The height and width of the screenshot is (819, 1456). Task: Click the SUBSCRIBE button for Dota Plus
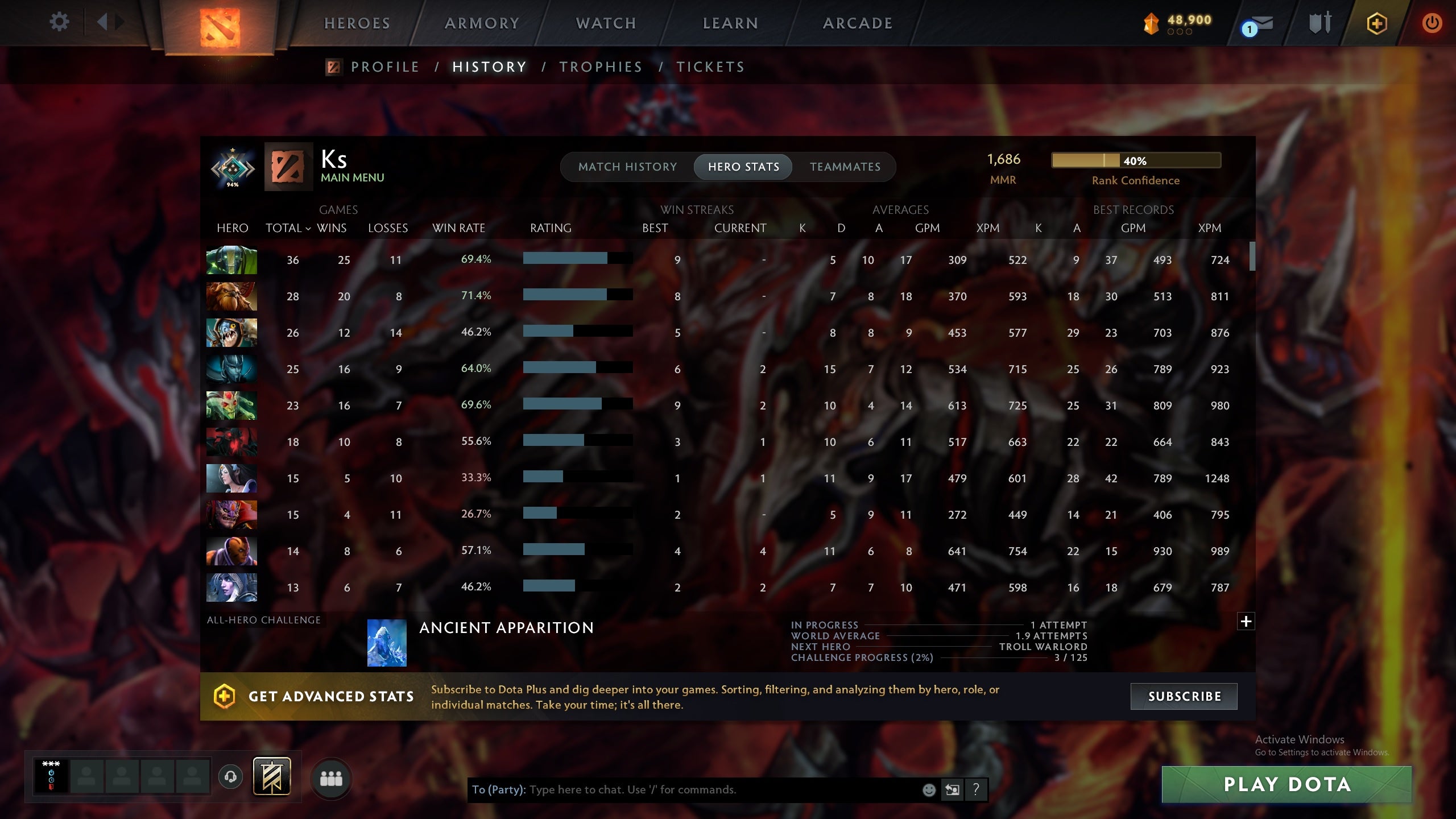[1184, 696]
